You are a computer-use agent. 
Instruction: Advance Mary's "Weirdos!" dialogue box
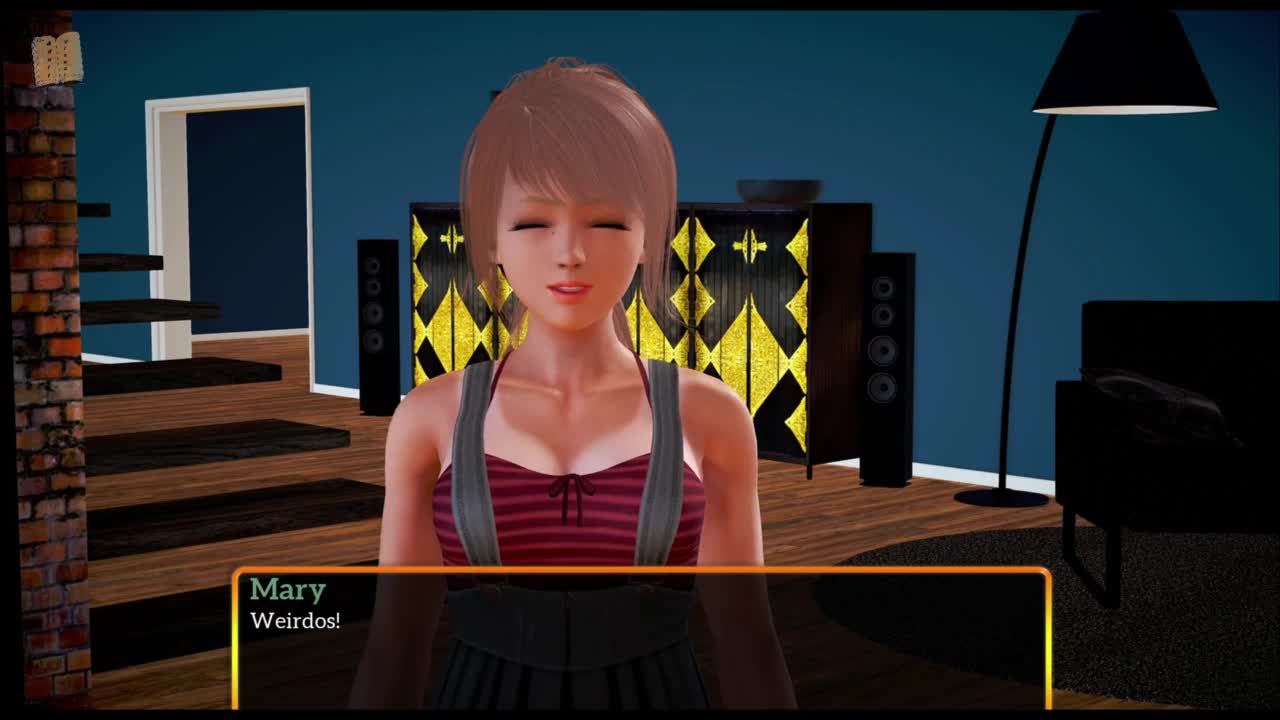click(641, 638)
